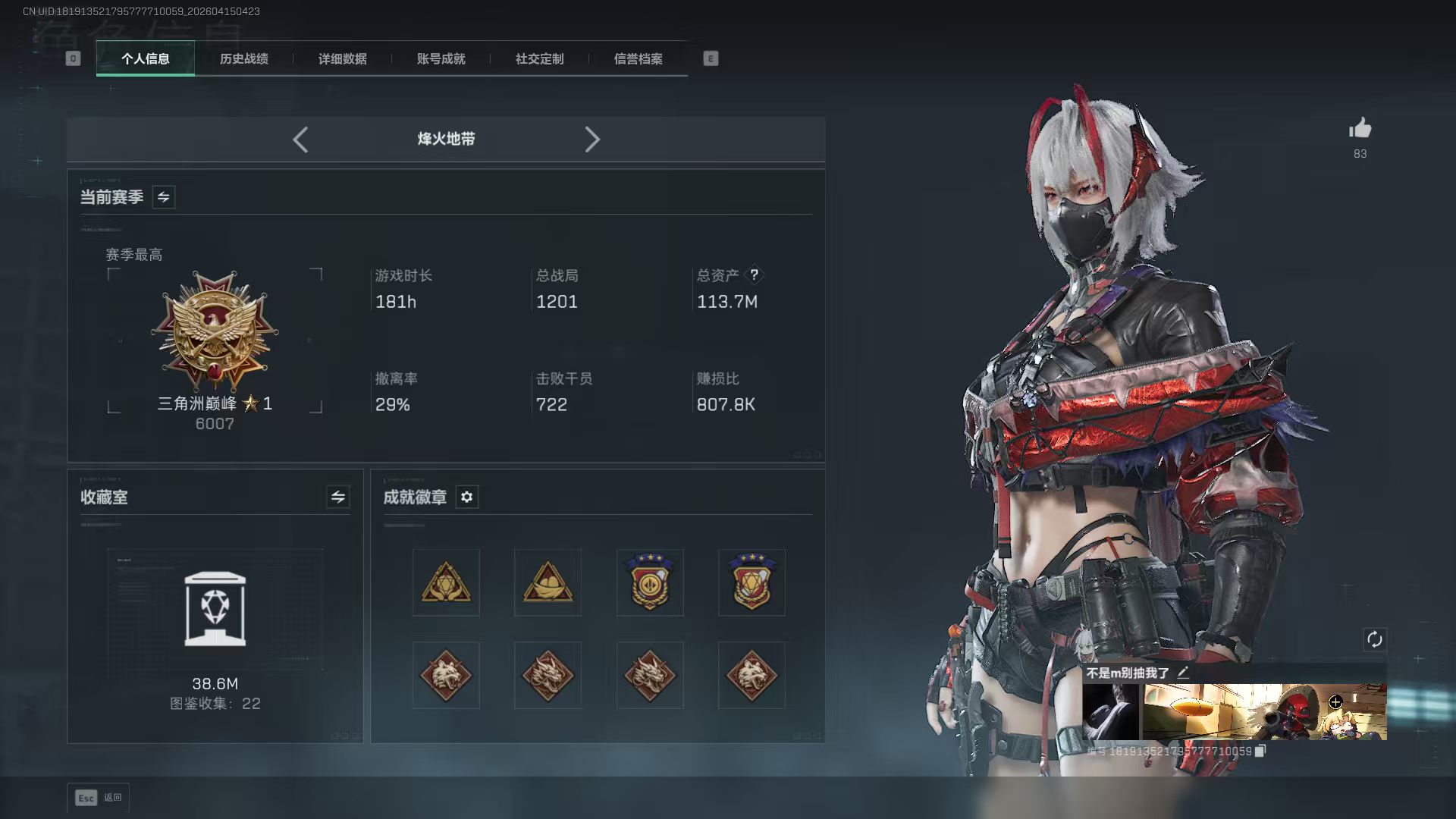Select the gold triangle achievement badge
This screenshot has height=819, width=1456.
pos(445,582)
